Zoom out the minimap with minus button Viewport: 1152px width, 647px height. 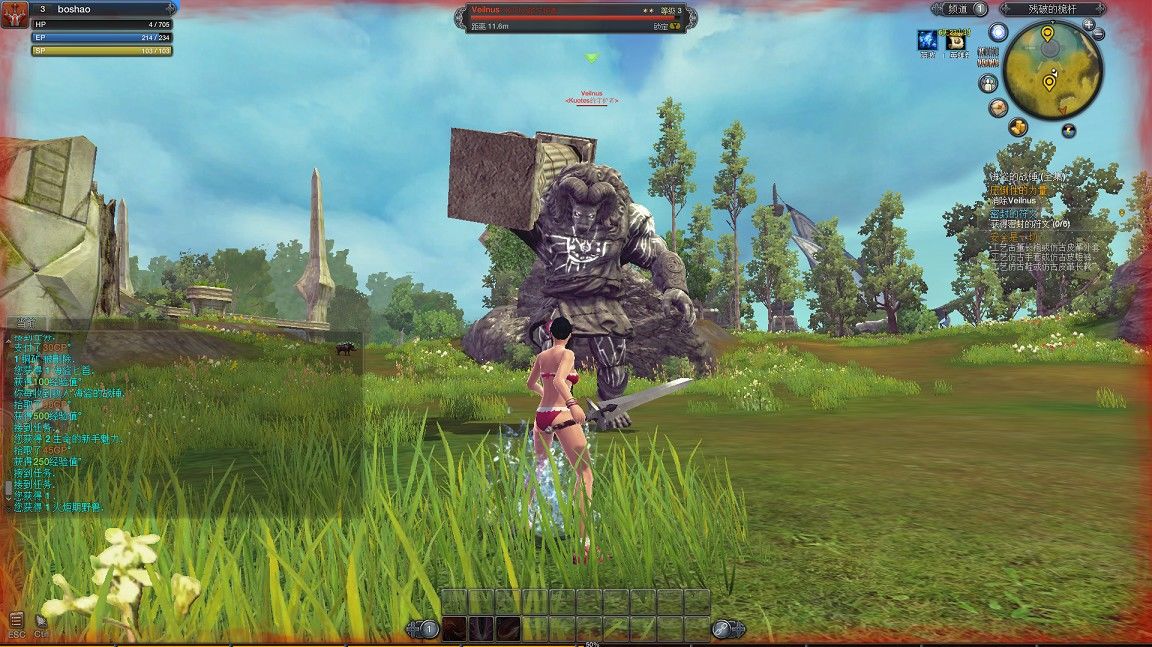(x=1099, y=35)
